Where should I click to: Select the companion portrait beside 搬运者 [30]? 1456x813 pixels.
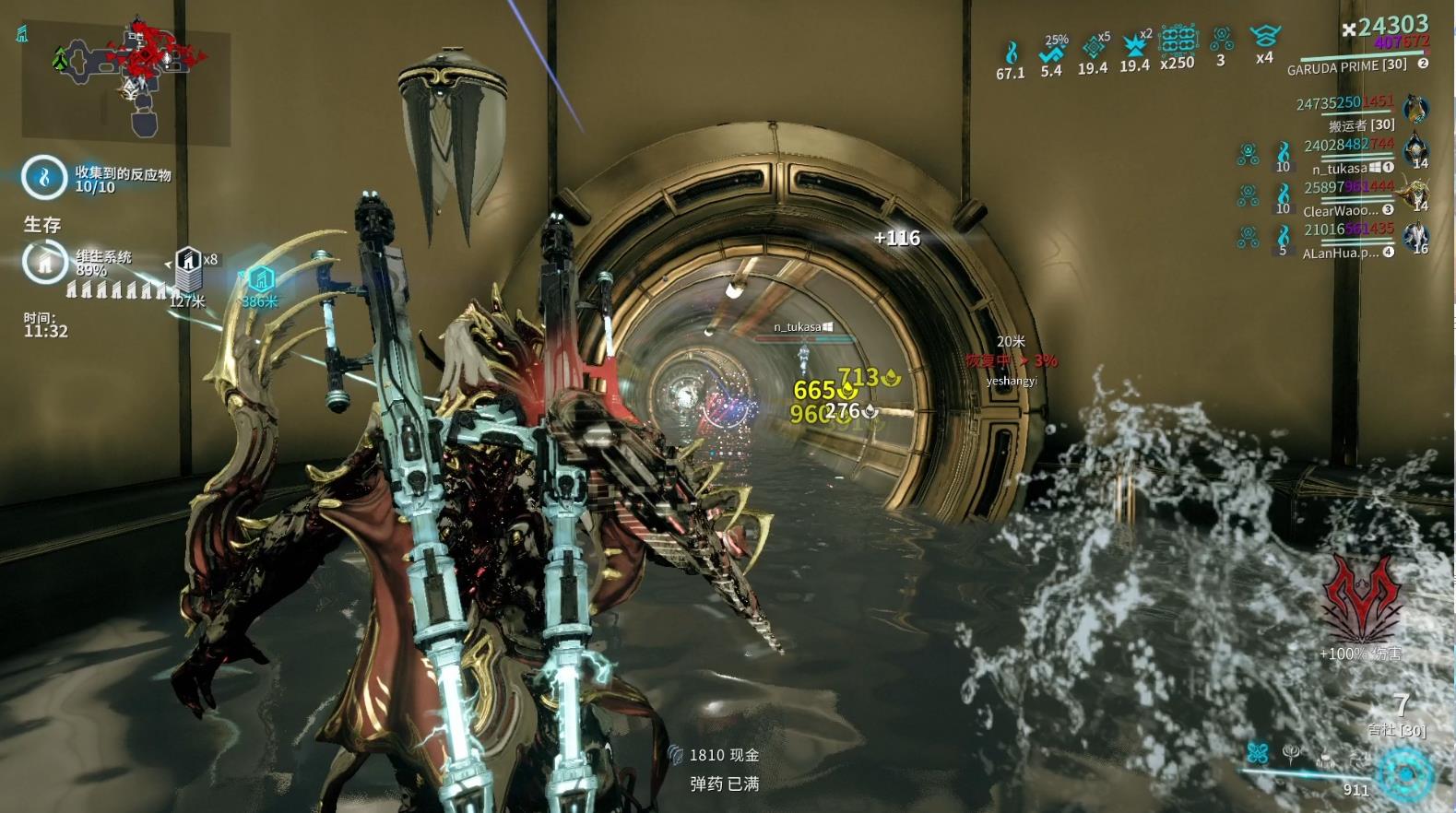(1415, 108)
